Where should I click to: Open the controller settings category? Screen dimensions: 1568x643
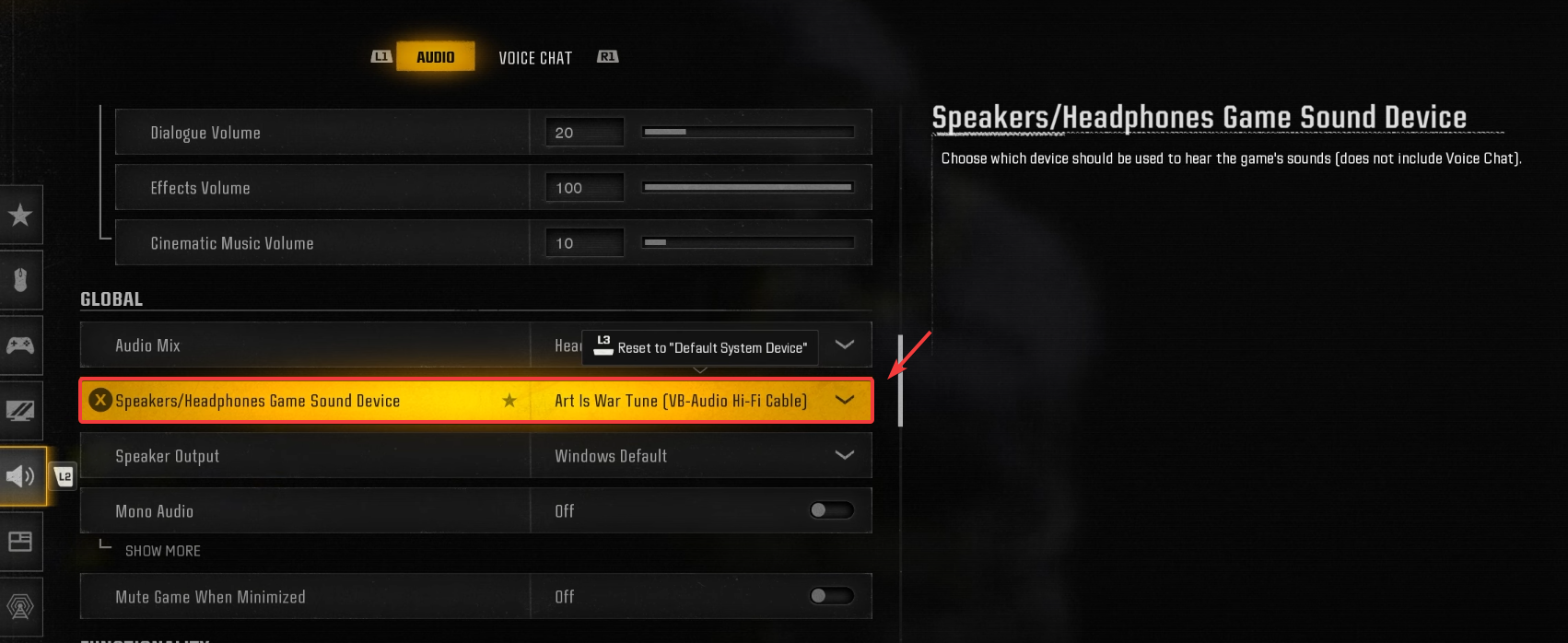(x=20, y=345)
